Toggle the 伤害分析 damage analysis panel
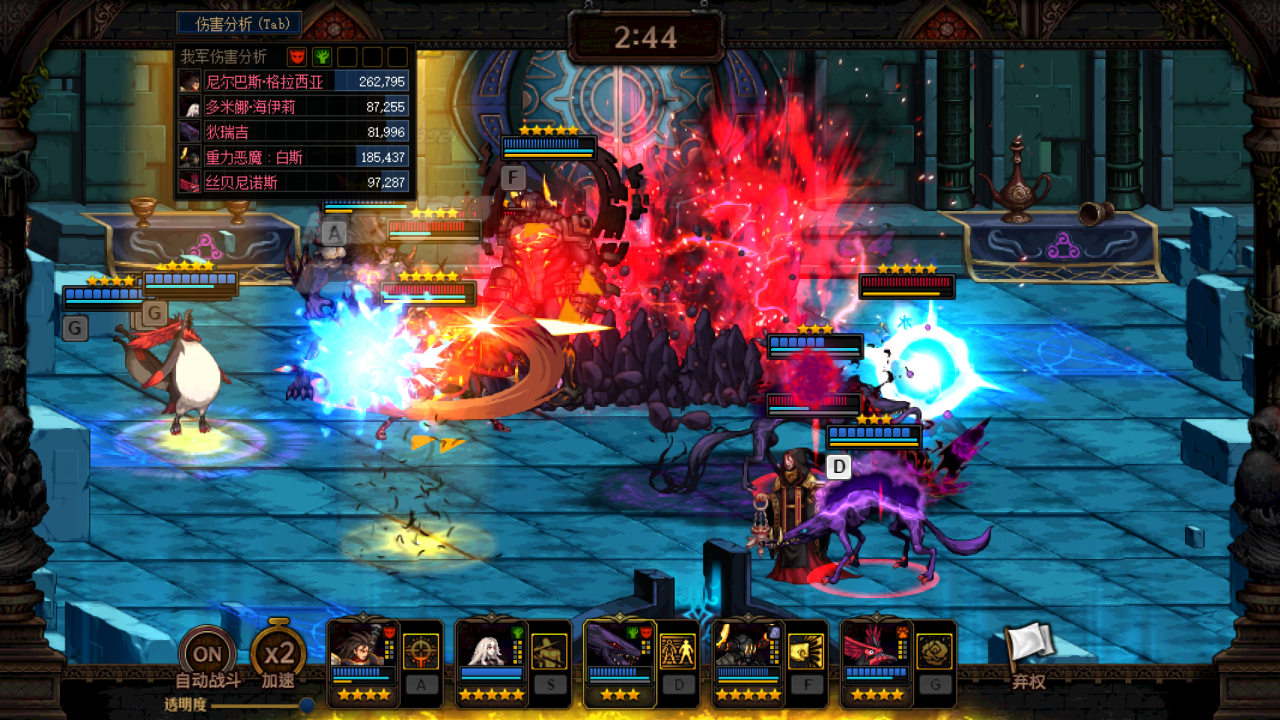 point(239,23)
